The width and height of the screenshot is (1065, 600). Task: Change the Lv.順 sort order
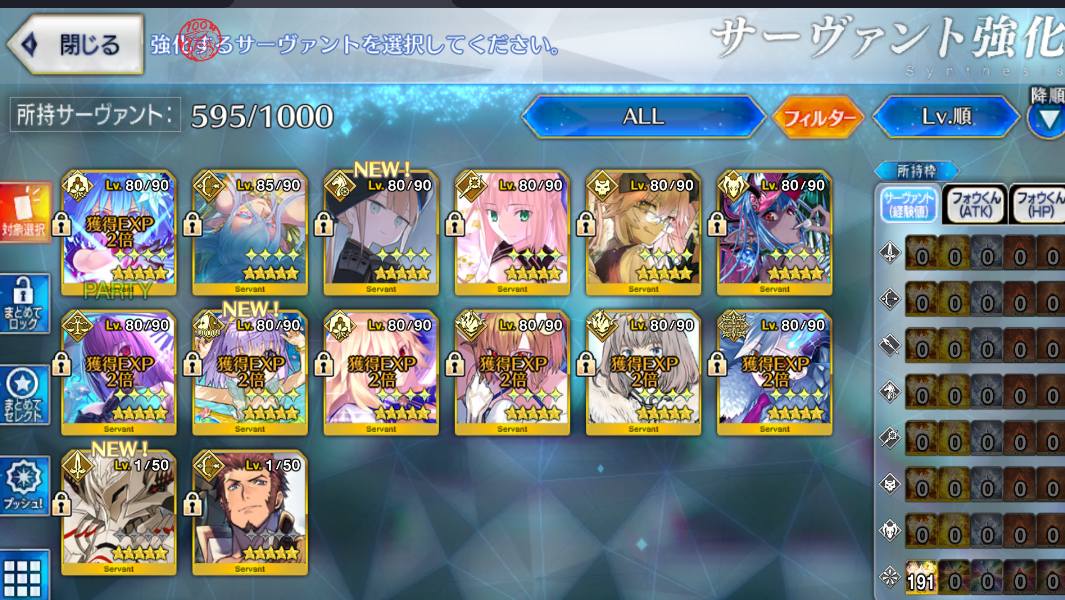coord(947,117)
